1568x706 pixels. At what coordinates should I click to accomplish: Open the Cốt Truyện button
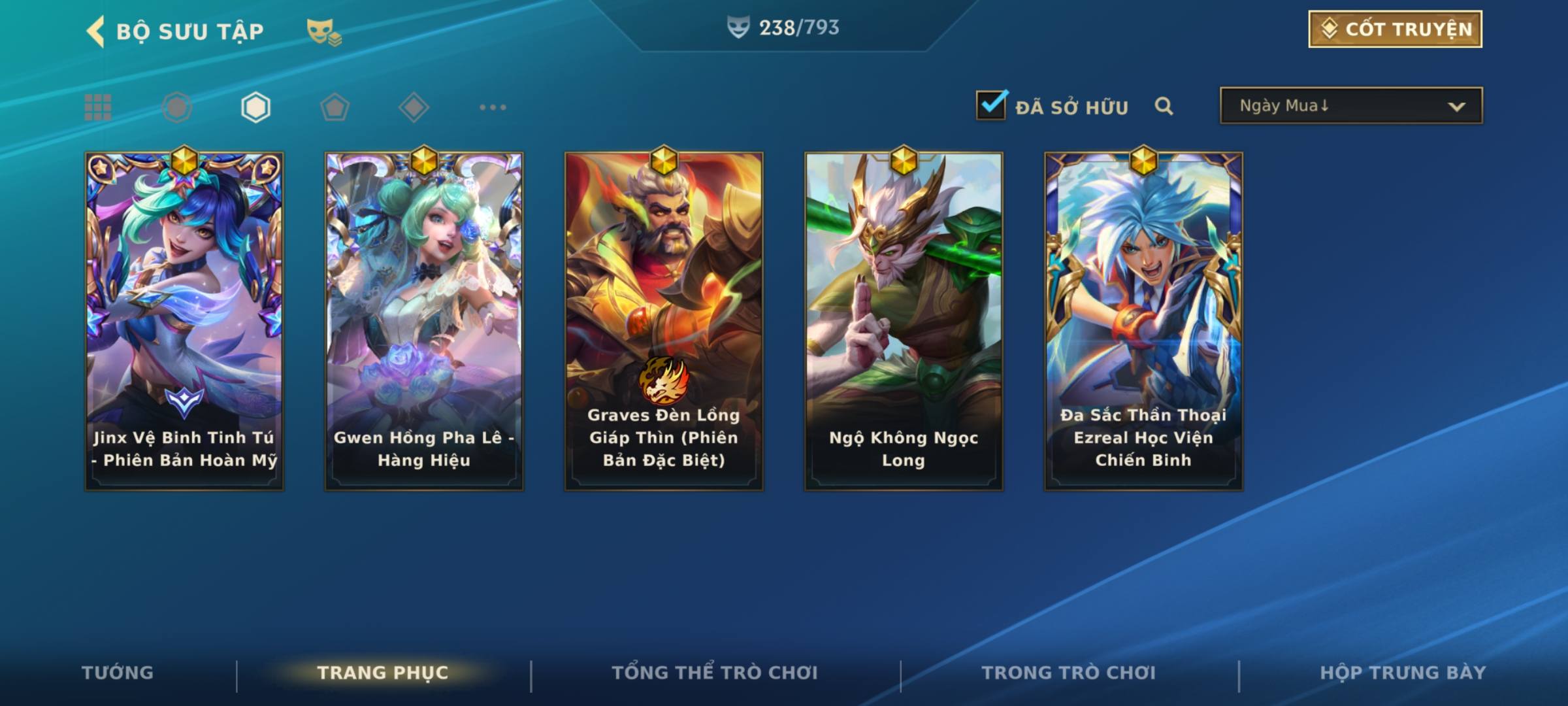point(1395,29)
